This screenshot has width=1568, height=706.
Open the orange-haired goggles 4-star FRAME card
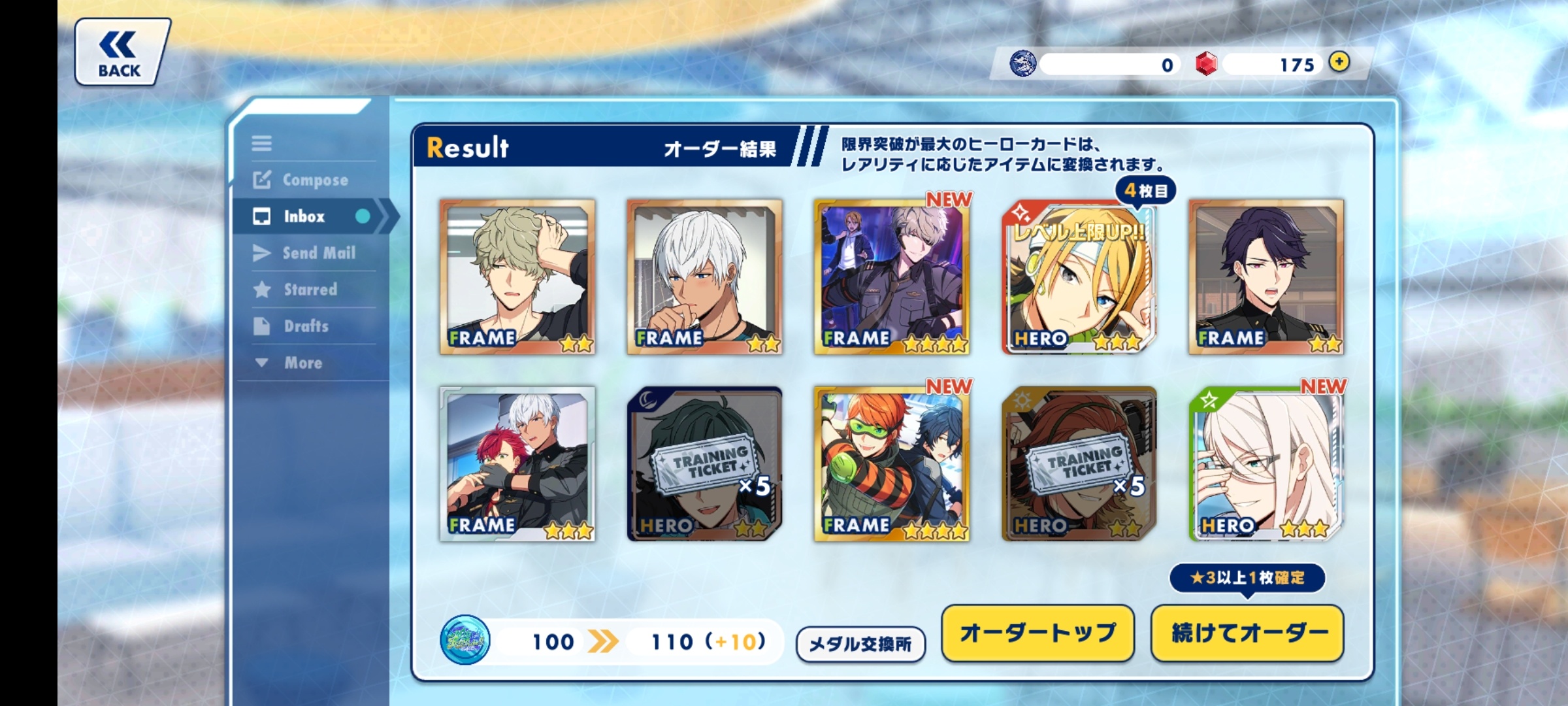tap(892, 464)
